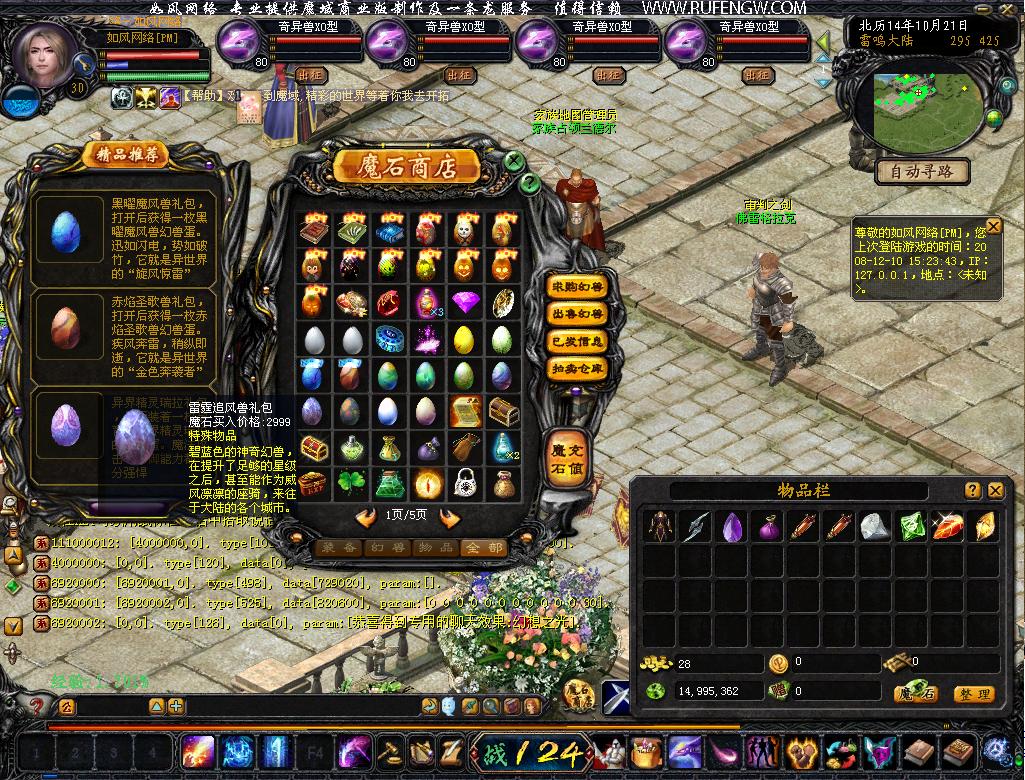
Task: Click the 整理 sort button in inventory
Action: (972, 693)
